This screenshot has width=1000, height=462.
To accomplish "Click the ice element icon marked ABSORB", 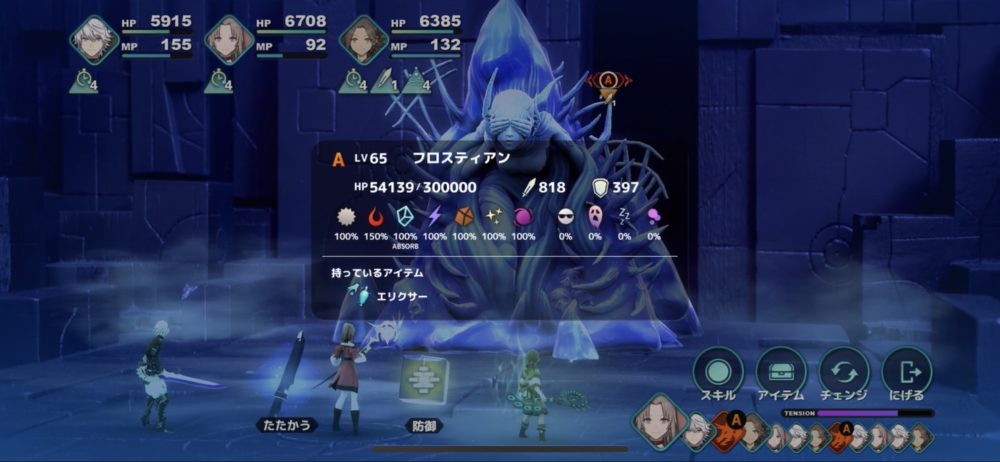I will 406,218.
